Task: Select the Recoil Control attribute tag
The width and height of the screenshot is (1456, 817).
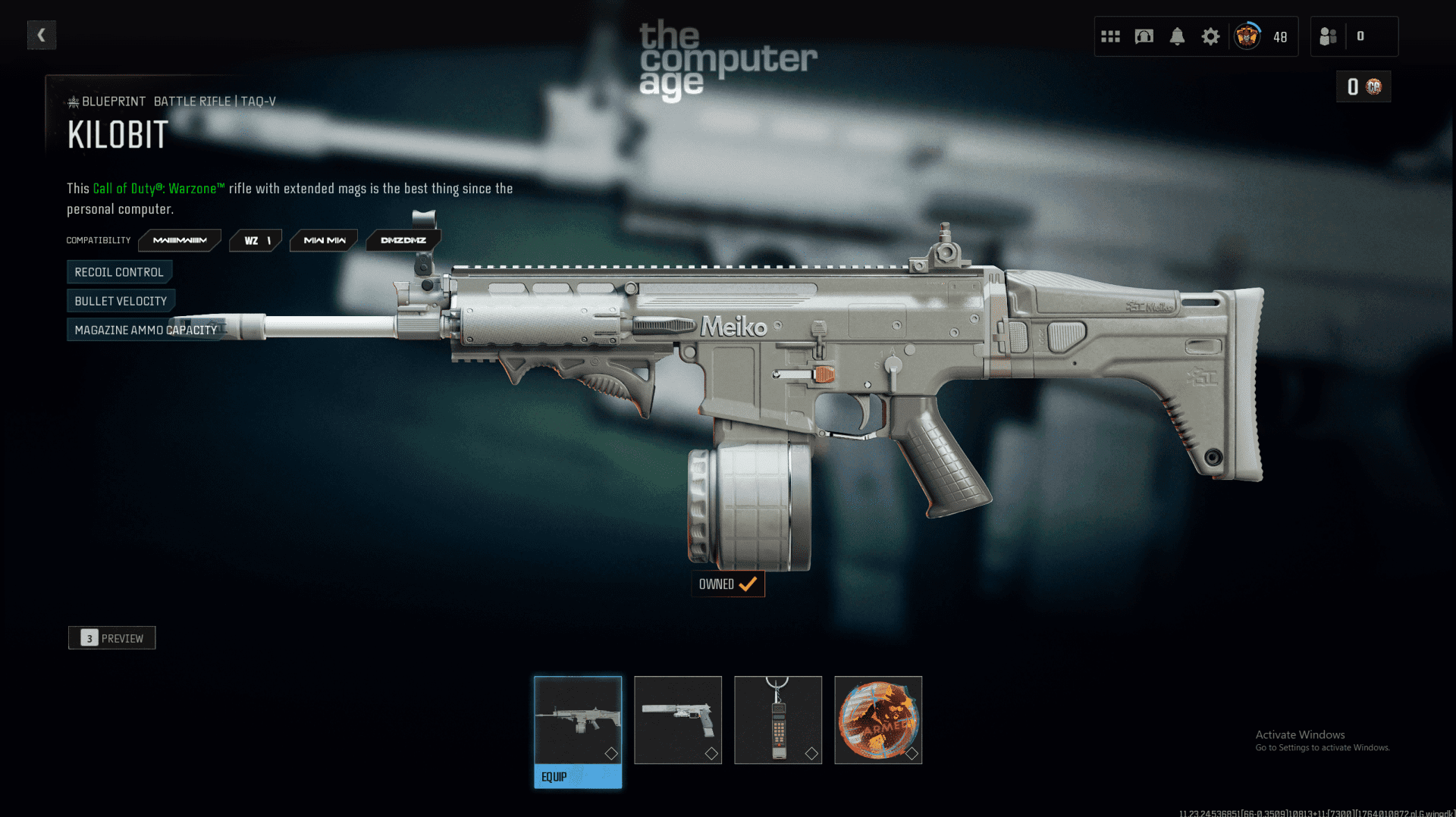Action: coord(119,272)
